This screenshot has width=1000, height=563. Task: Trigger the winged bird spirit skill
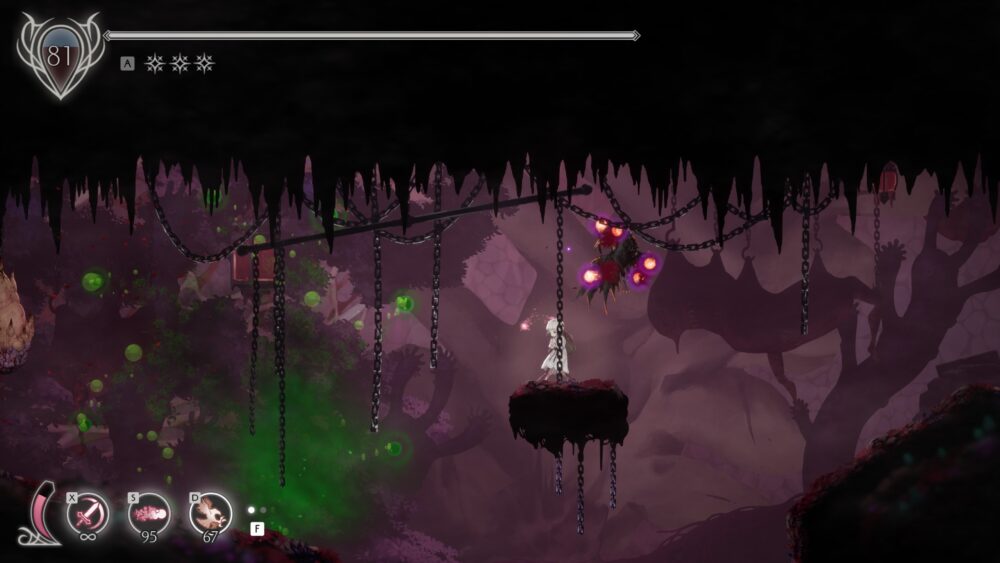click(x=210, y=514)
